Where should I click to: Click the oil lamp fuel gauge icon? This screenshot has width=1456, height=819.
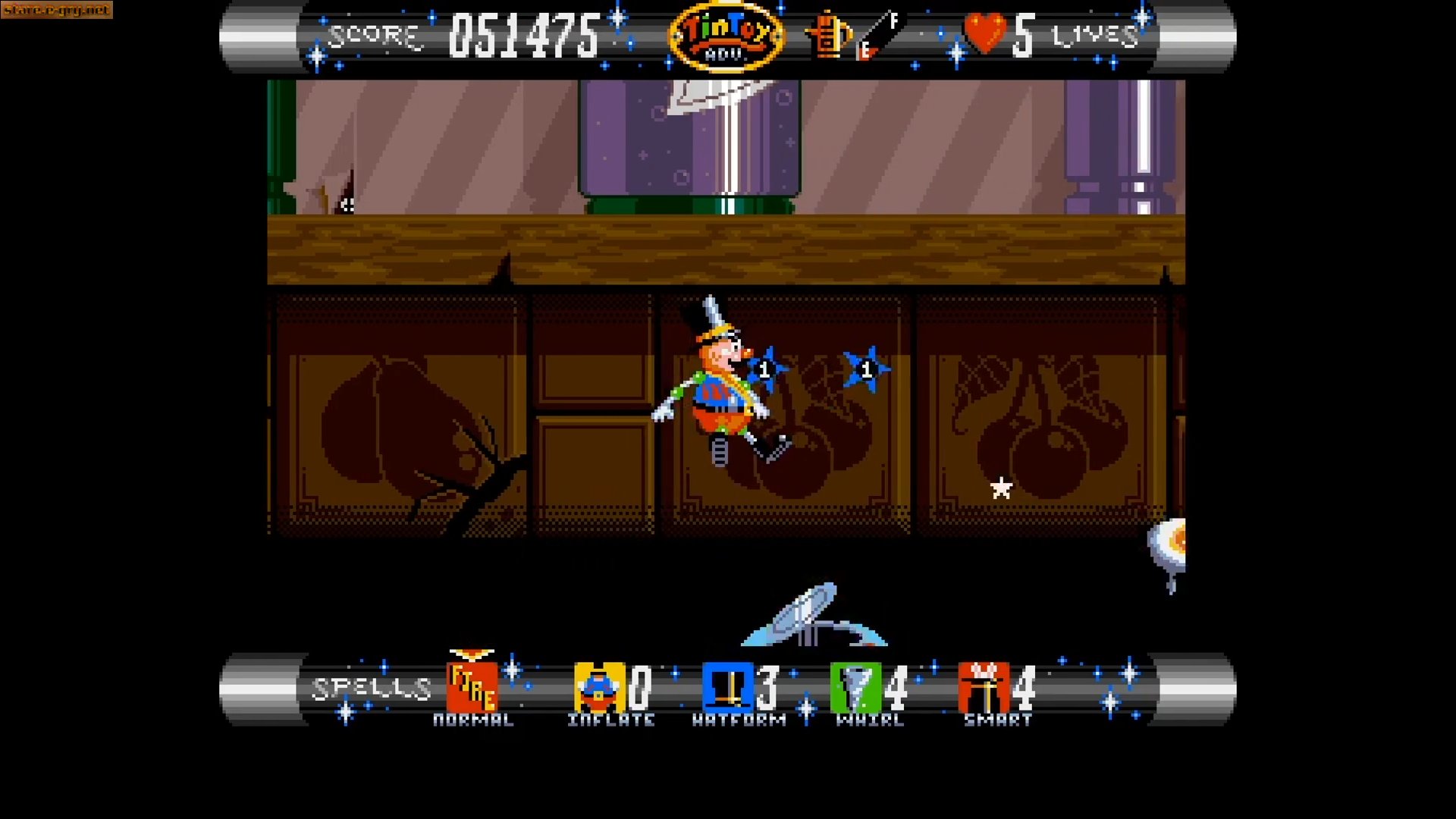click(x=827, y=36)
